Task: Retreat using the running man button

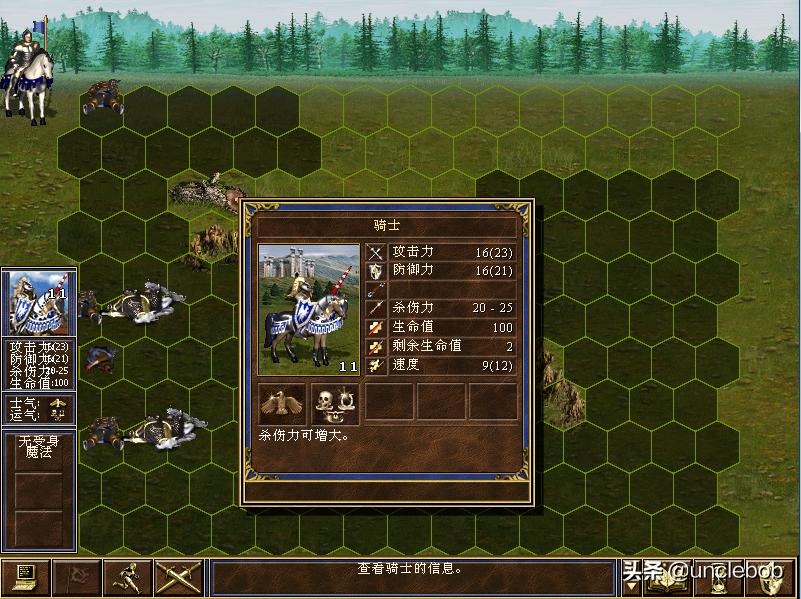Action: [x=127, y=577]
